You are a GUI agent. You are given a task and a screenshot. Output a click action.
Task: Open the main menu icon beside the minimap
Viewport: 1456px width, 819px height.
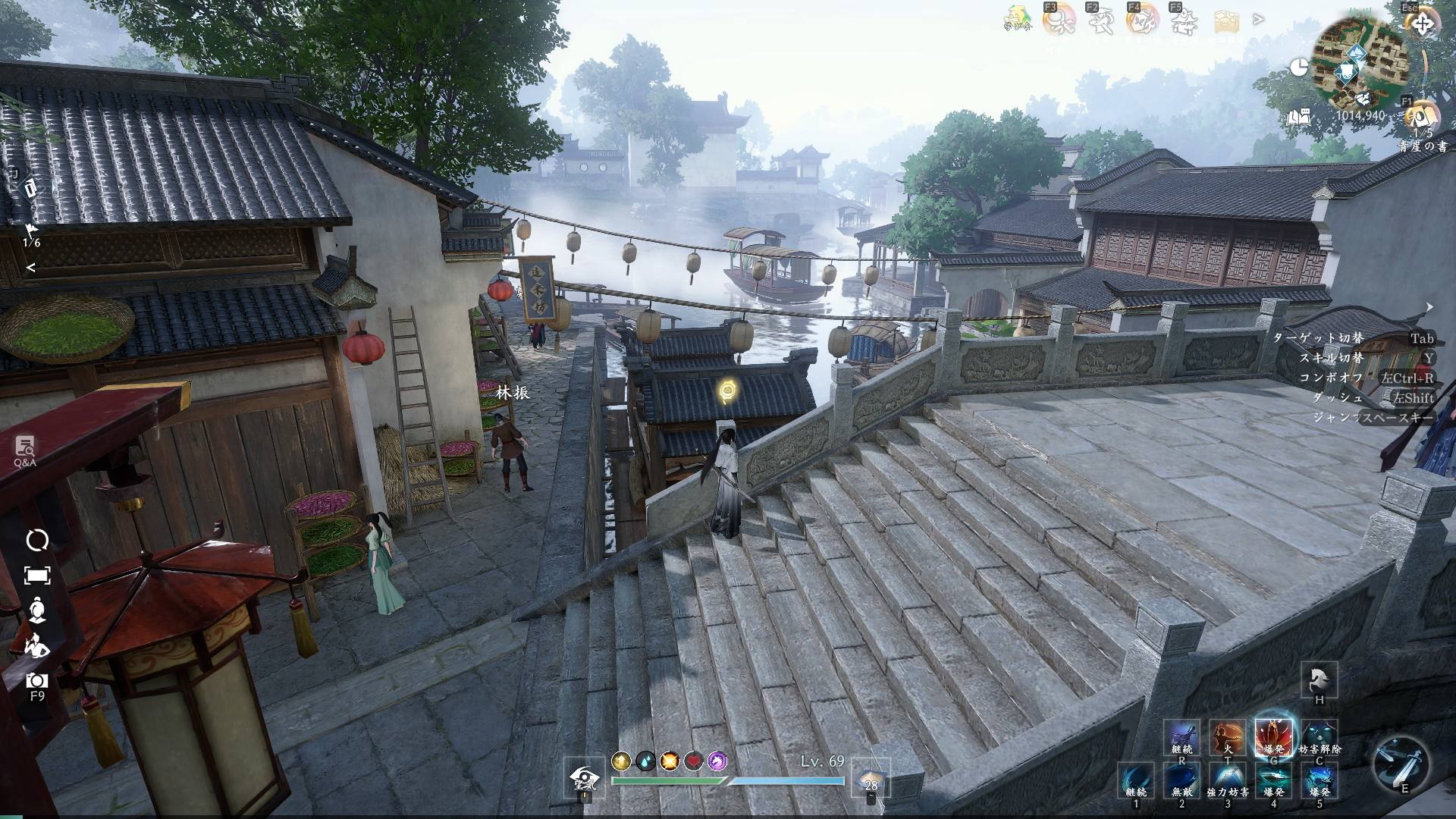[1421, 24]
